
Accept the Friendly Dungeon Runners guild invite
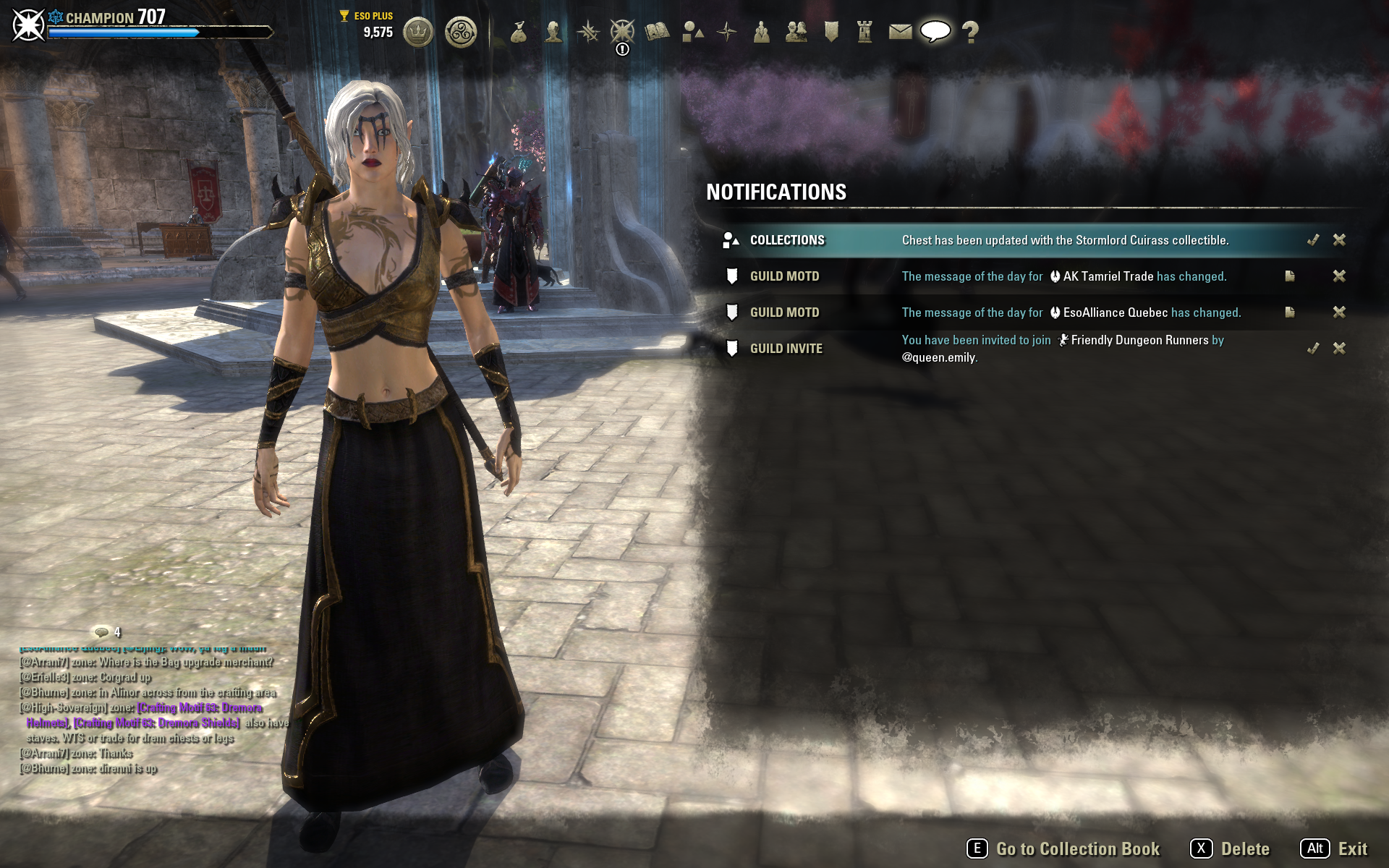click(x=1313, y=349)
